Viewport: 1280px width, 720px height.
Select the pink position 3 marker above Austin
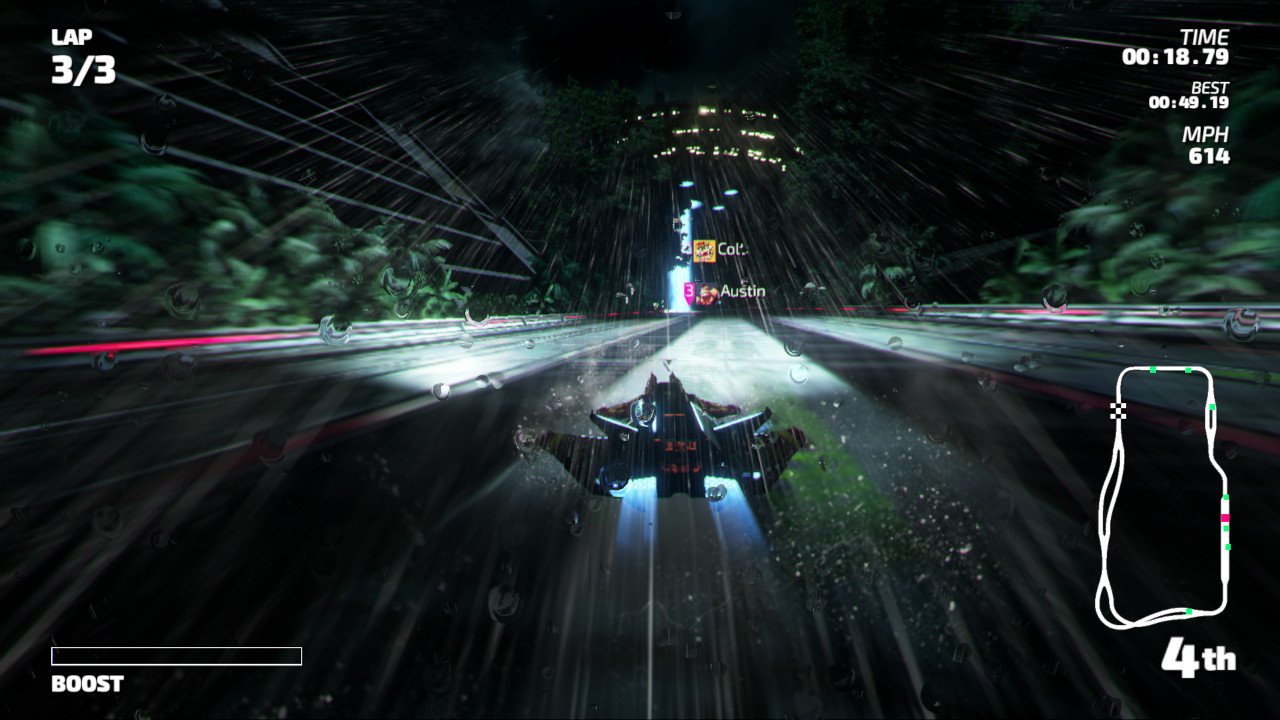(689, 291)
